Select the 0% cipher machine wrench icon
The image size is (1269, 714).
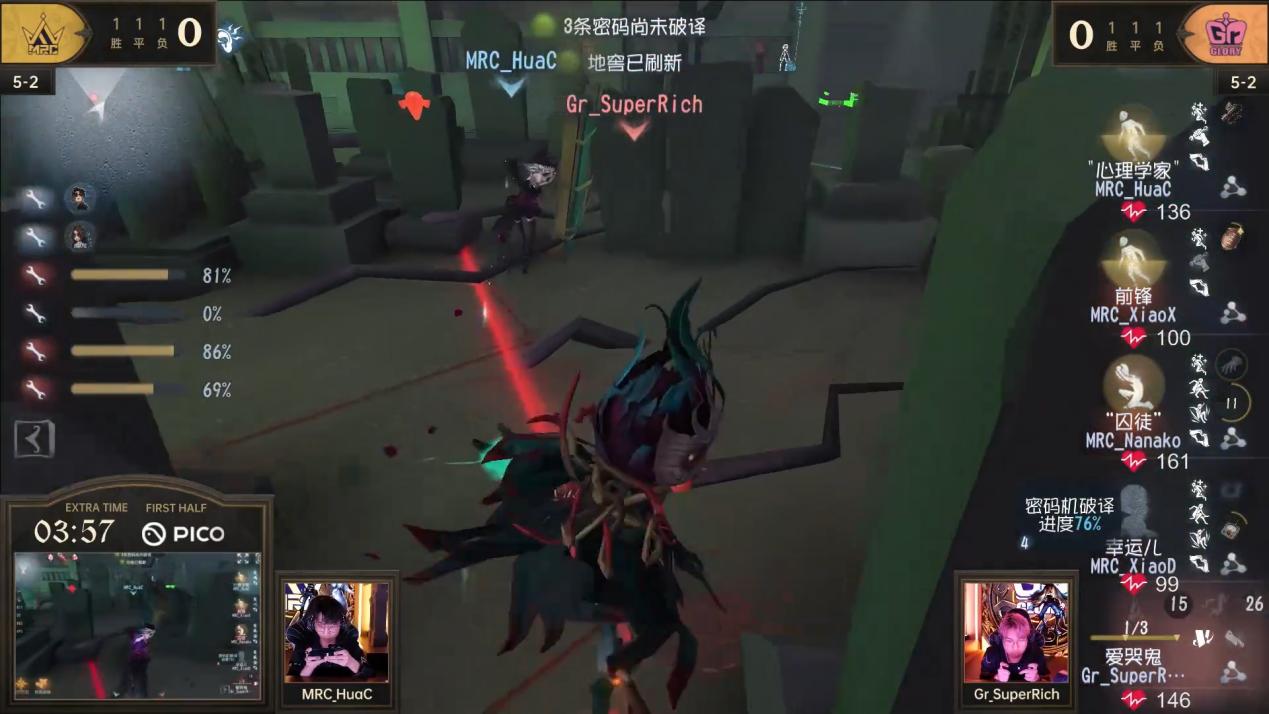point(36,314)
